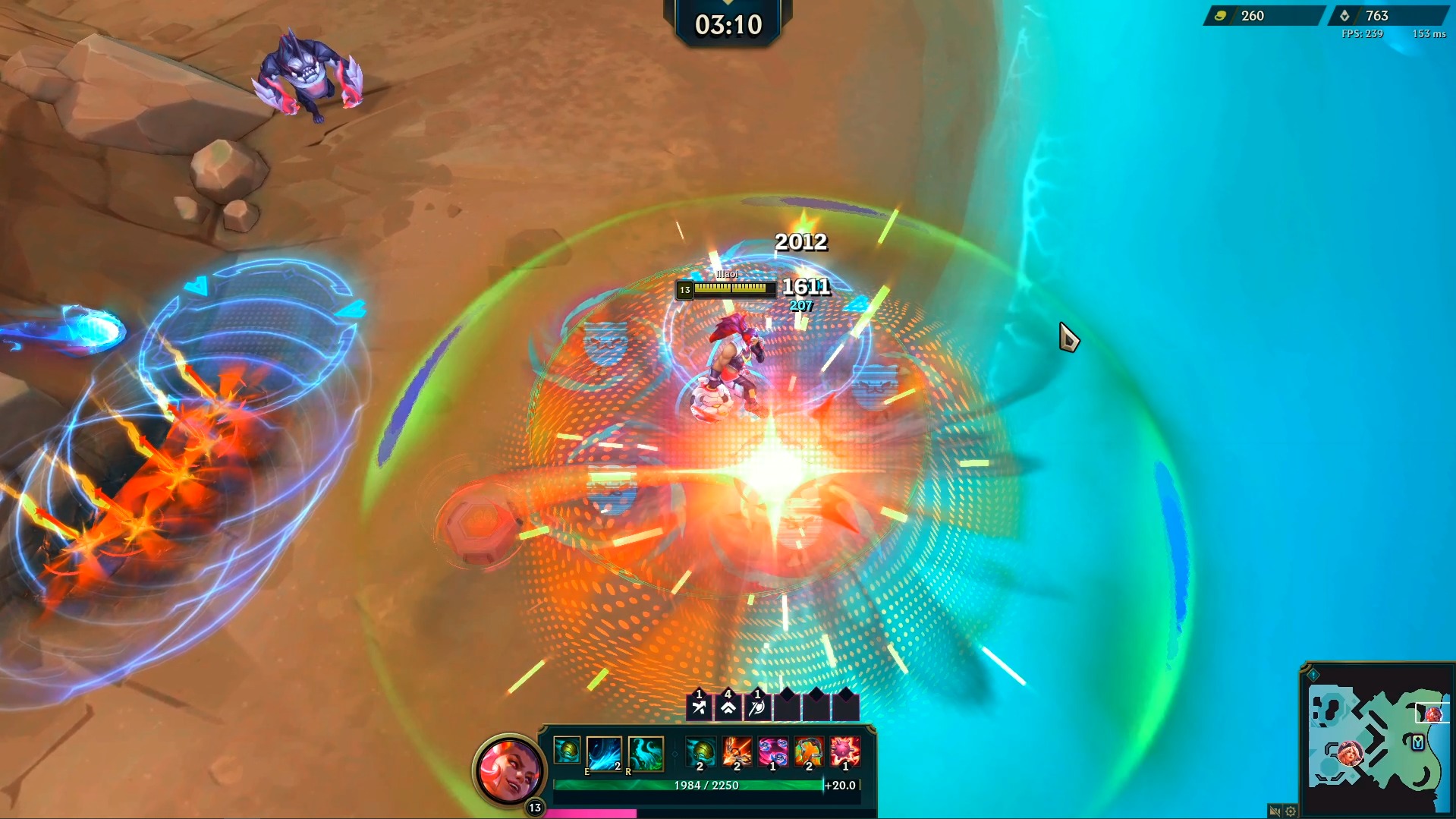This screenshot has width=1456, height=819.
Task: Open the settings gear beside the minimap
Action: [x=1290, y=811]
